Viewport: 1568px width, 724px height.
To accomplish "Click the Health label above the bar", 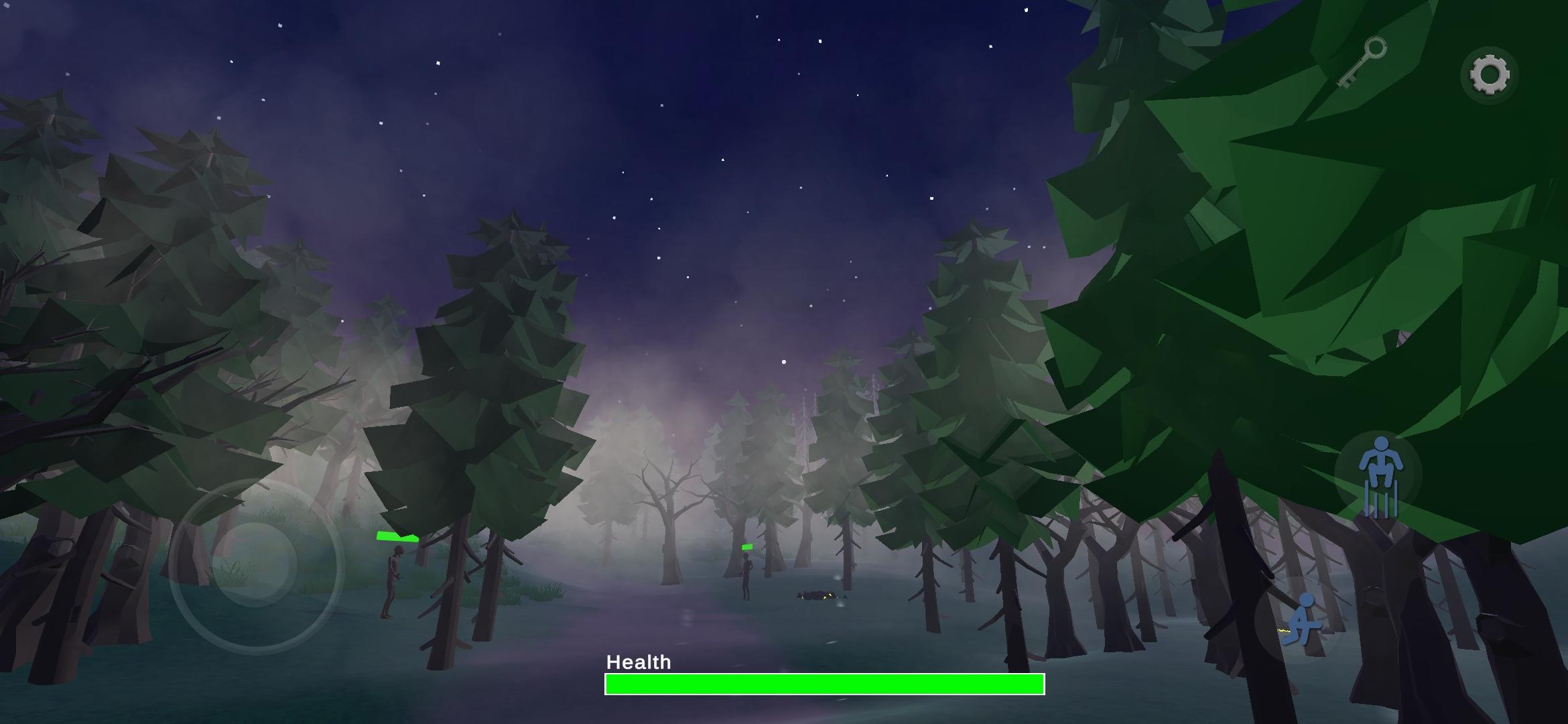I will (x=639, y=662).
